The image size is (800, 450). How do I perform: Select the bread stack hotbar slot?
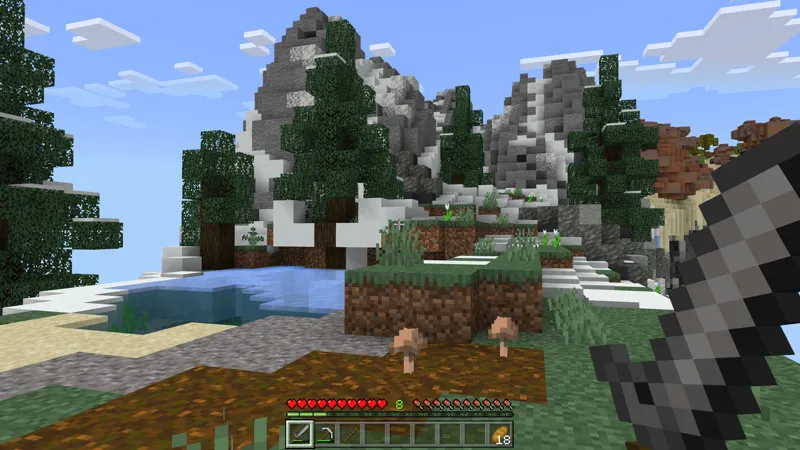pos(500,433)
